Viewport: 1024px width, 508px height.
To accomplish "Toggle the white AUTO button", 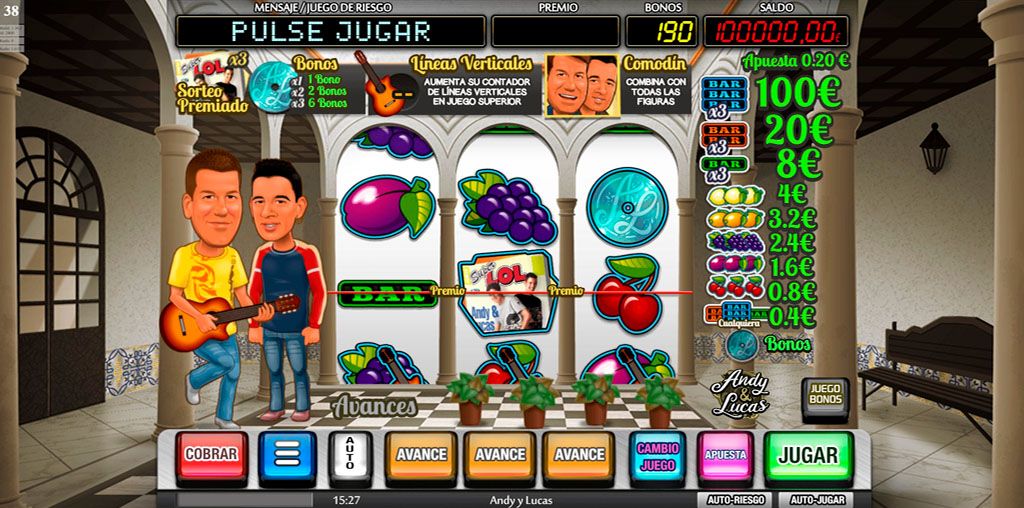I will click(349, 456).
